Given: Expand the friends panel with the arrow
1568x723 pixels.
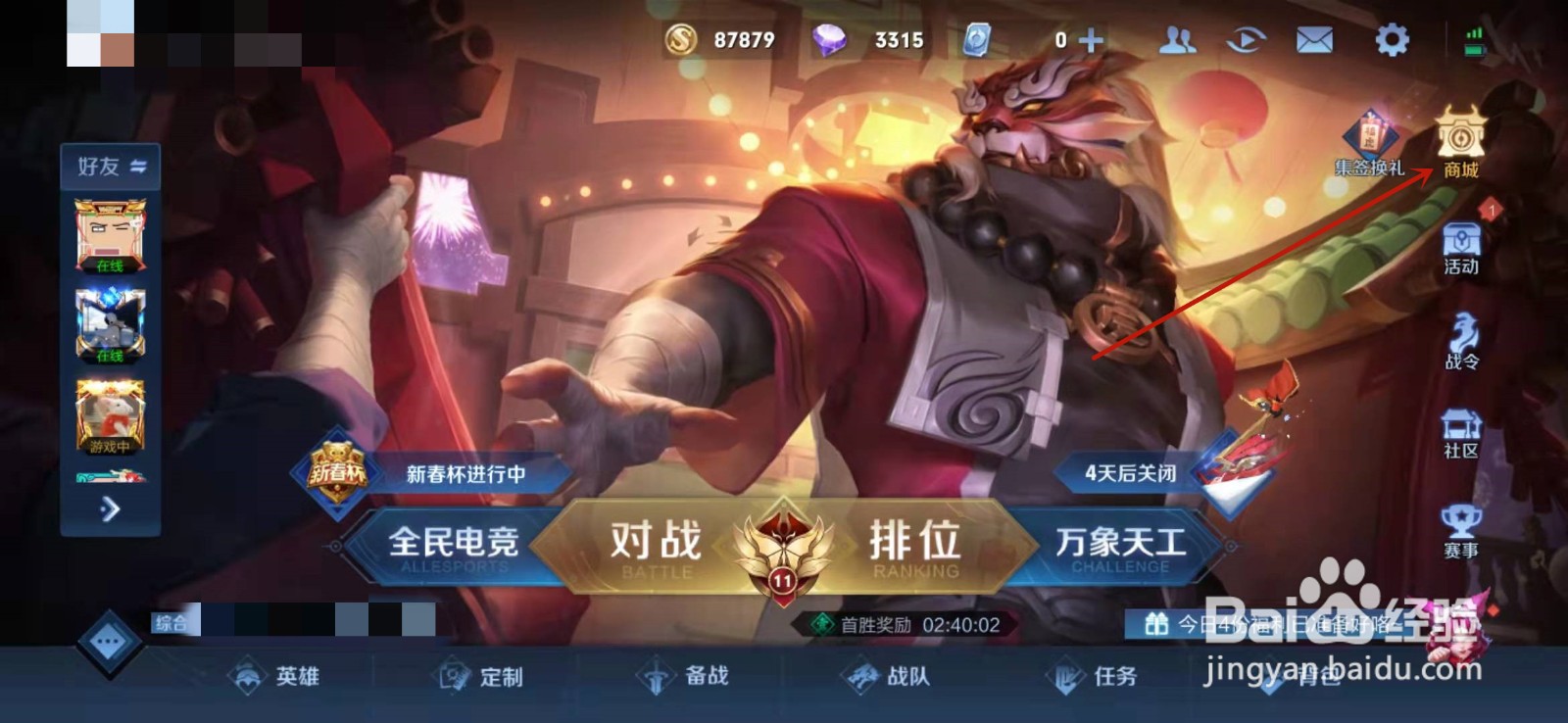Looking at the screenshot, I should (110, 509).
